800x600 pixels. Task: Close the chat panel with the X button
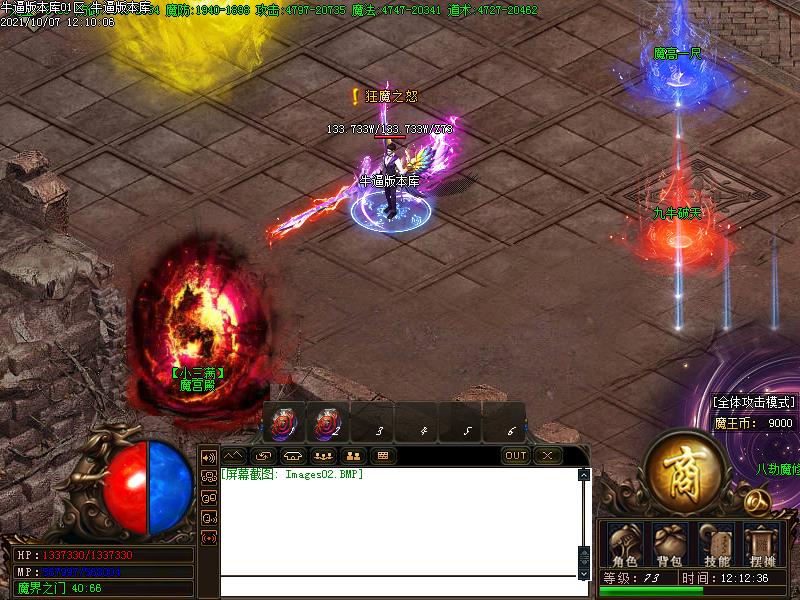click(x=546, y=456)
